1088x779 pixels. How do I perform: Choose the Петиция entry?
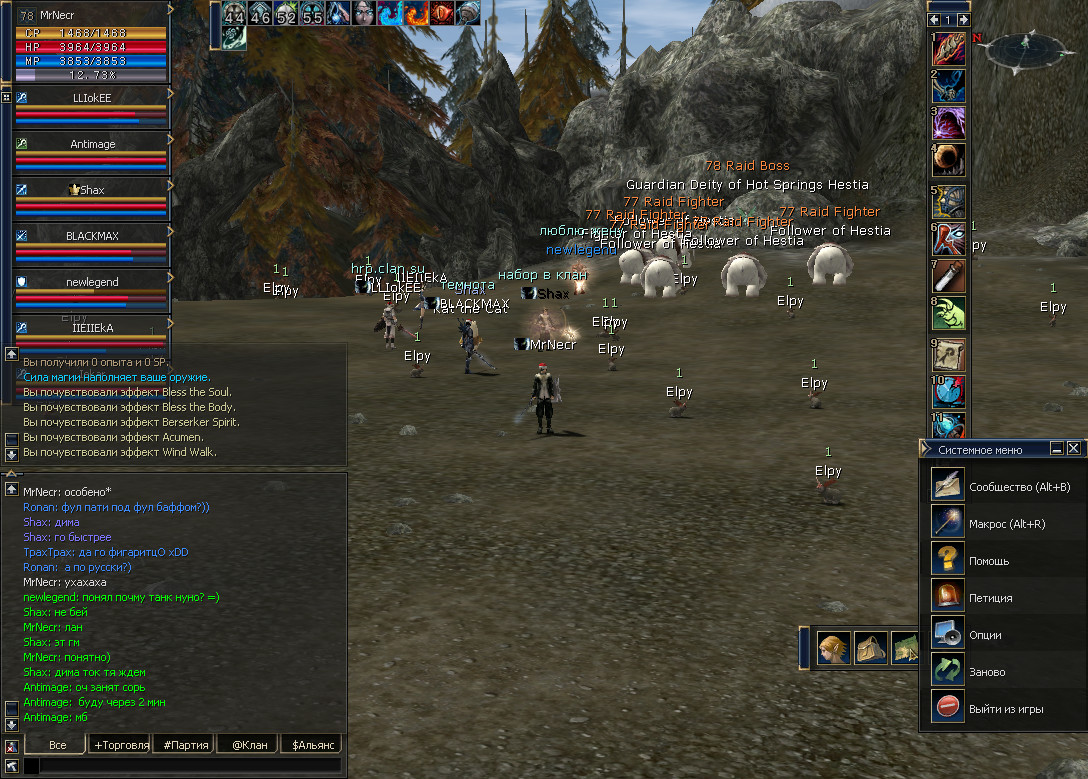click(990, 598)
